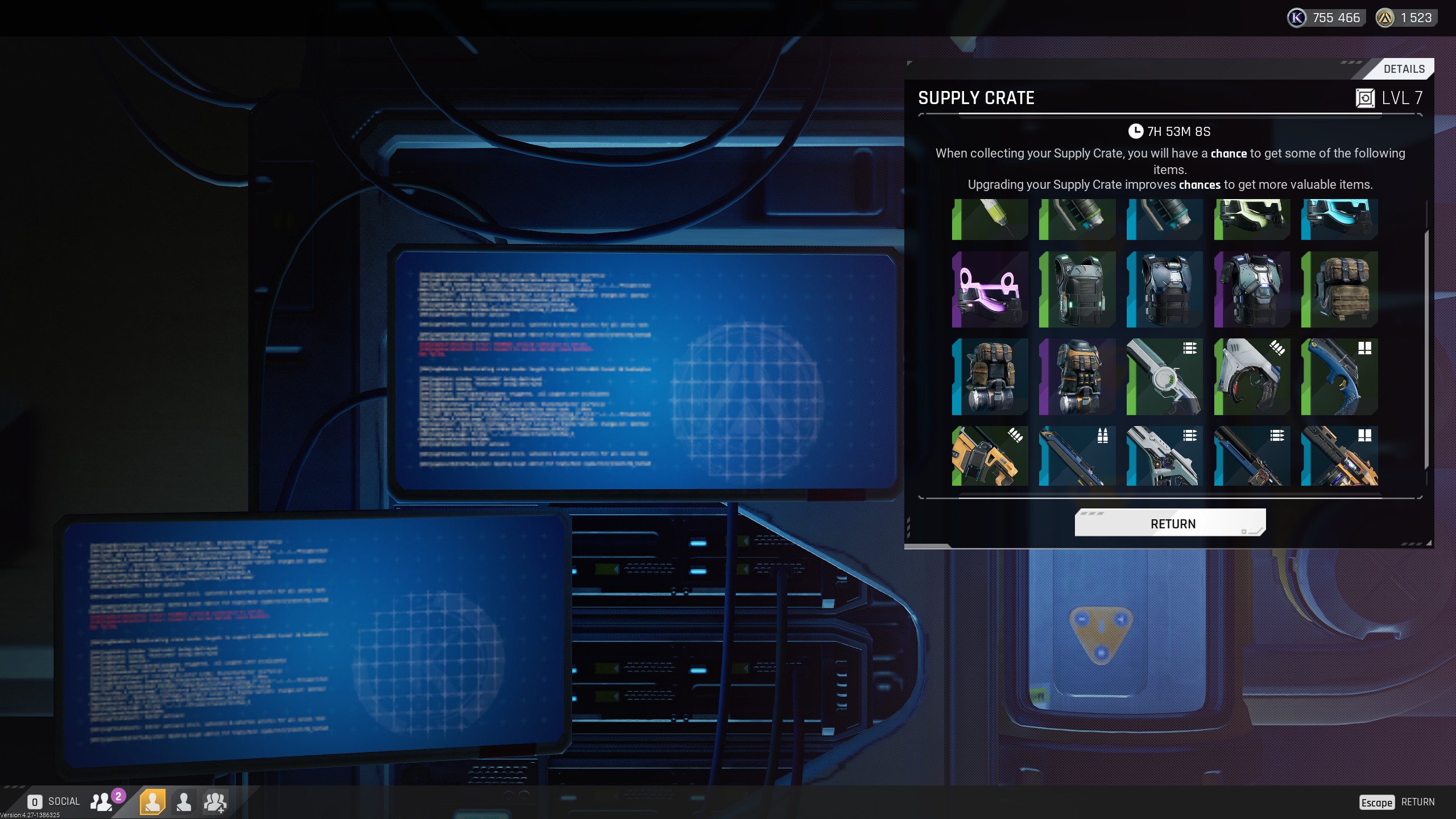Switch to the DETAILS tab
Viewport: 1456px width, 819px height.
[x=1403, y=69]
